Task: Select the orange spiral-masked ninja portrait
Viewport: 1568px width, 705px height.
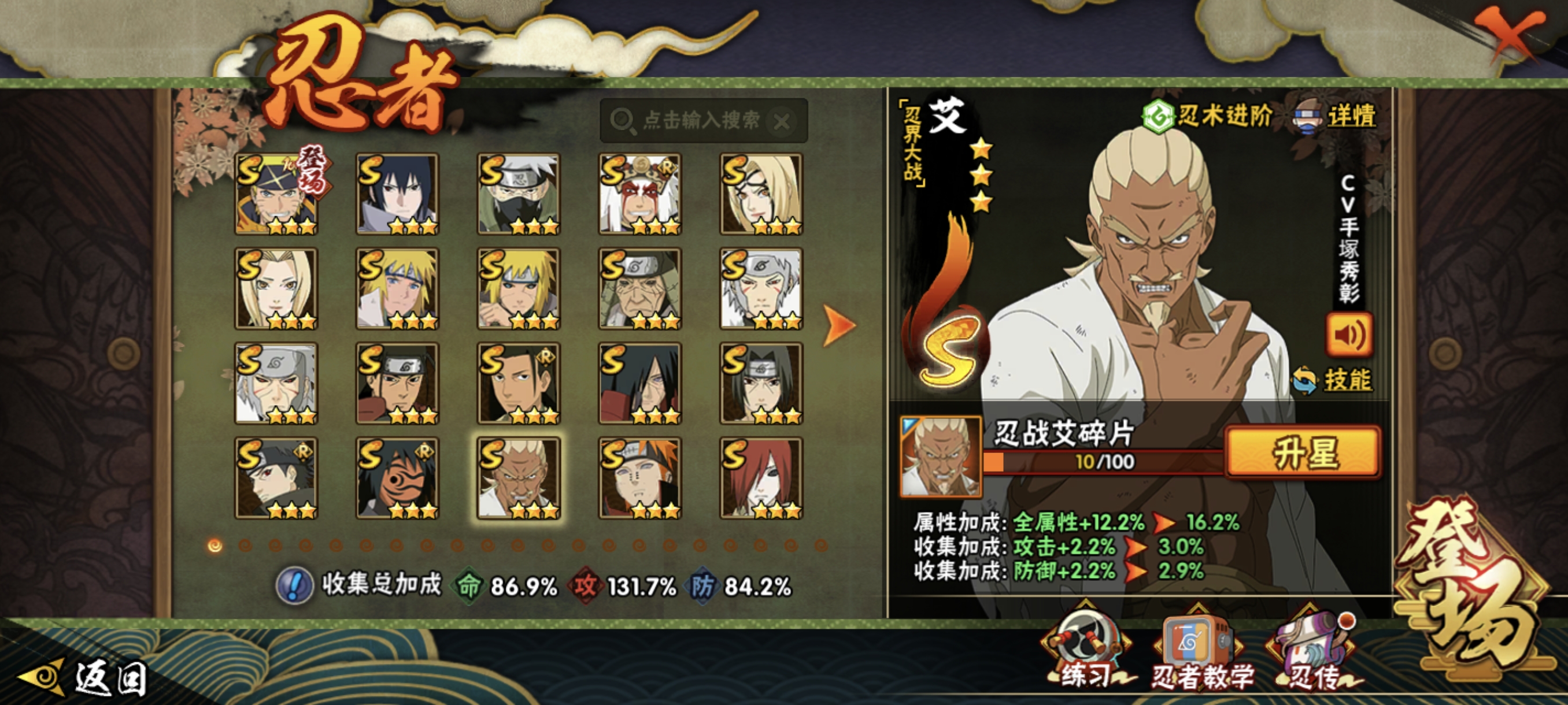Action: point(397,478)
